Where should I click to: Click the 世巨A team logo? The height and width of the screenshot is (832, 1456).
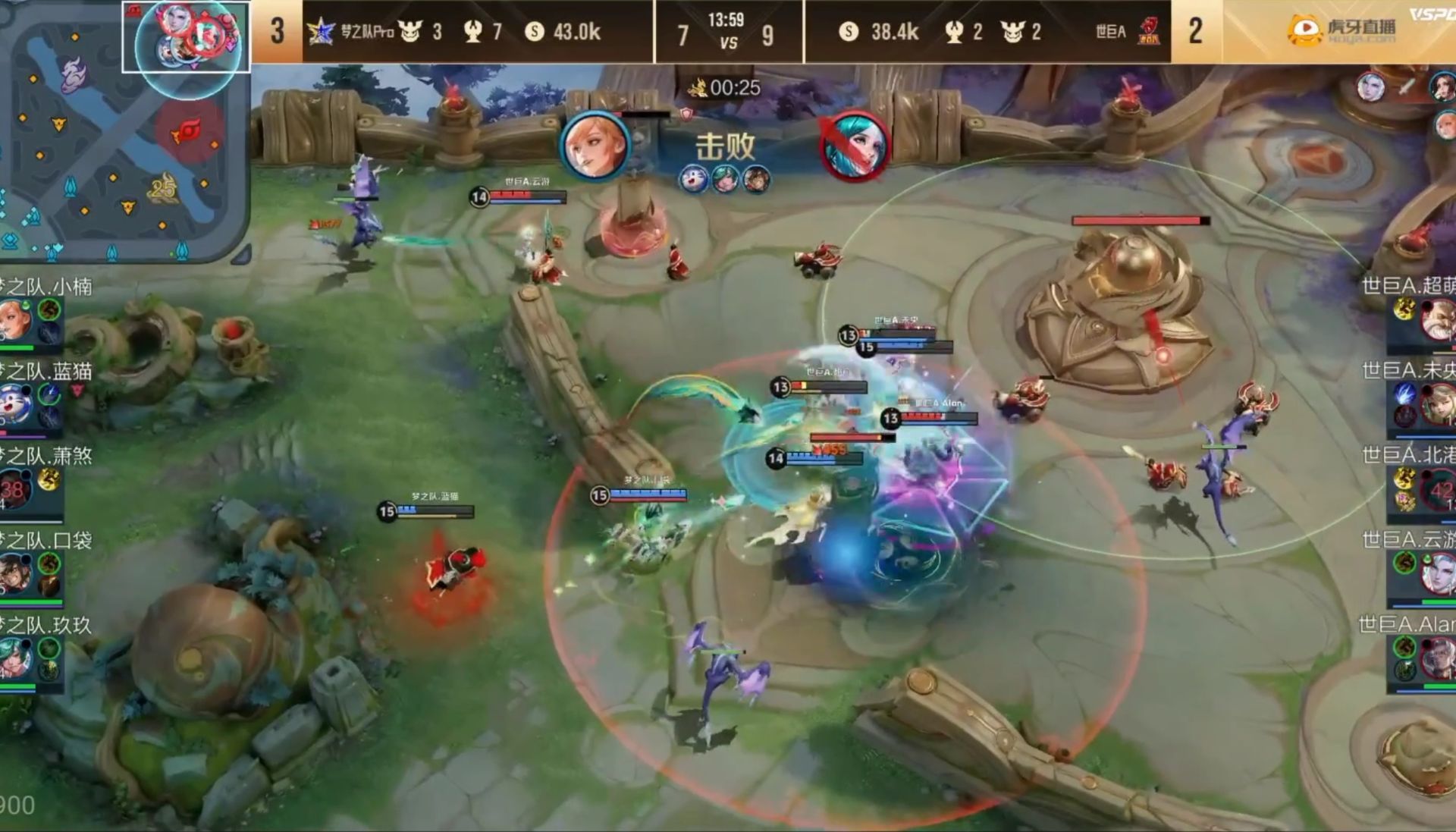point(1148,32)
